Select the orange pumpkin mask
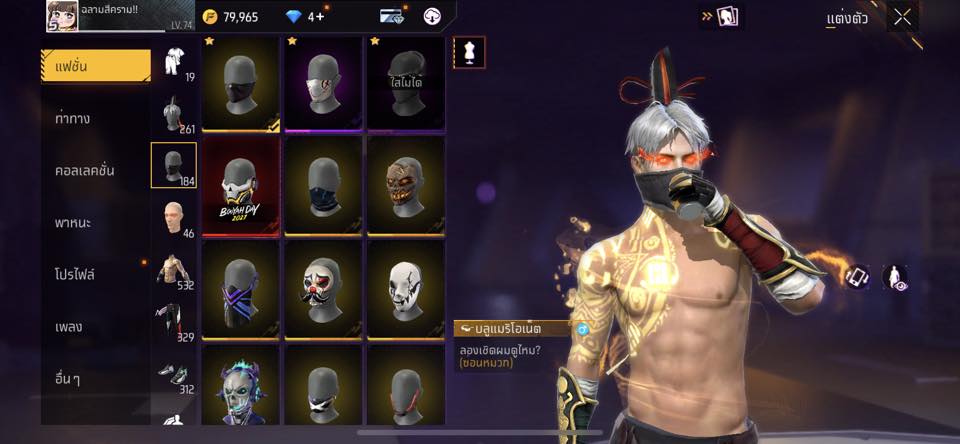960x444 pixels. click(x=405, y=185)
